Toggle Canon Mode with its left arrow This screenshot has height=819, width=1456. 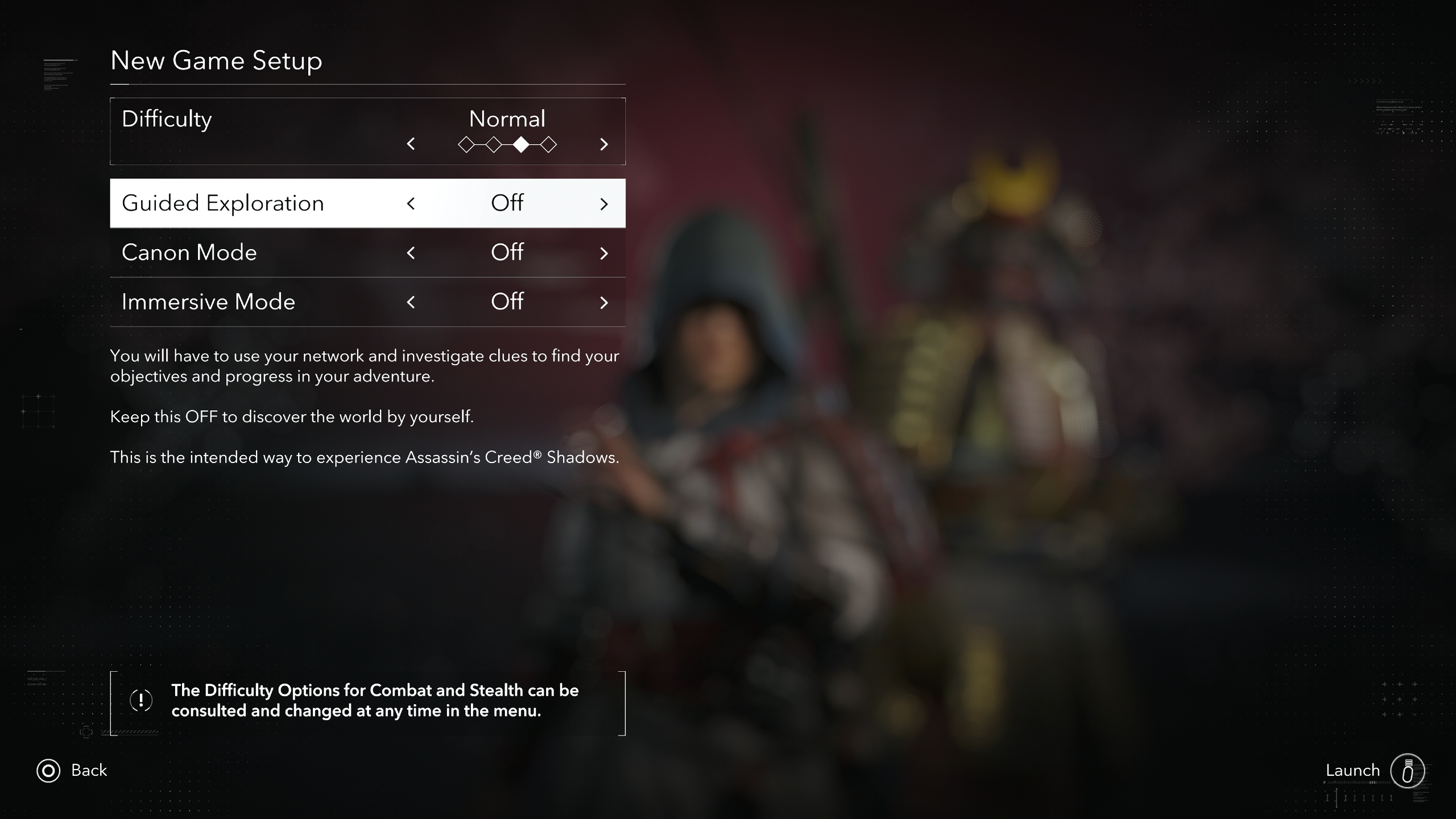click(411, 253)
